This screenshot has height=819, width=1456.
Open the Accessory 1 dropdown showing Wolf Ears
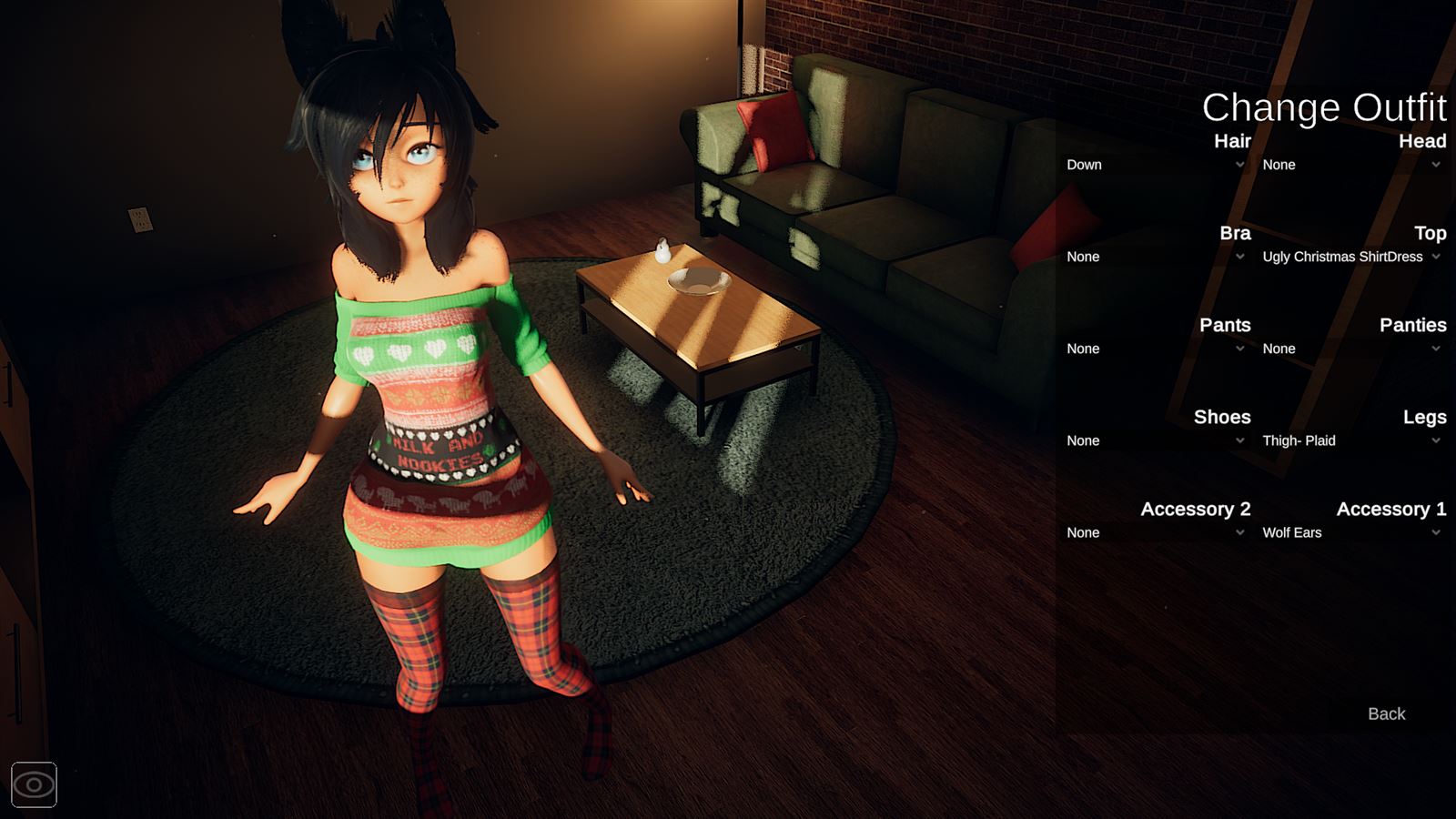pyautogui.click(x=1347, y=532)
